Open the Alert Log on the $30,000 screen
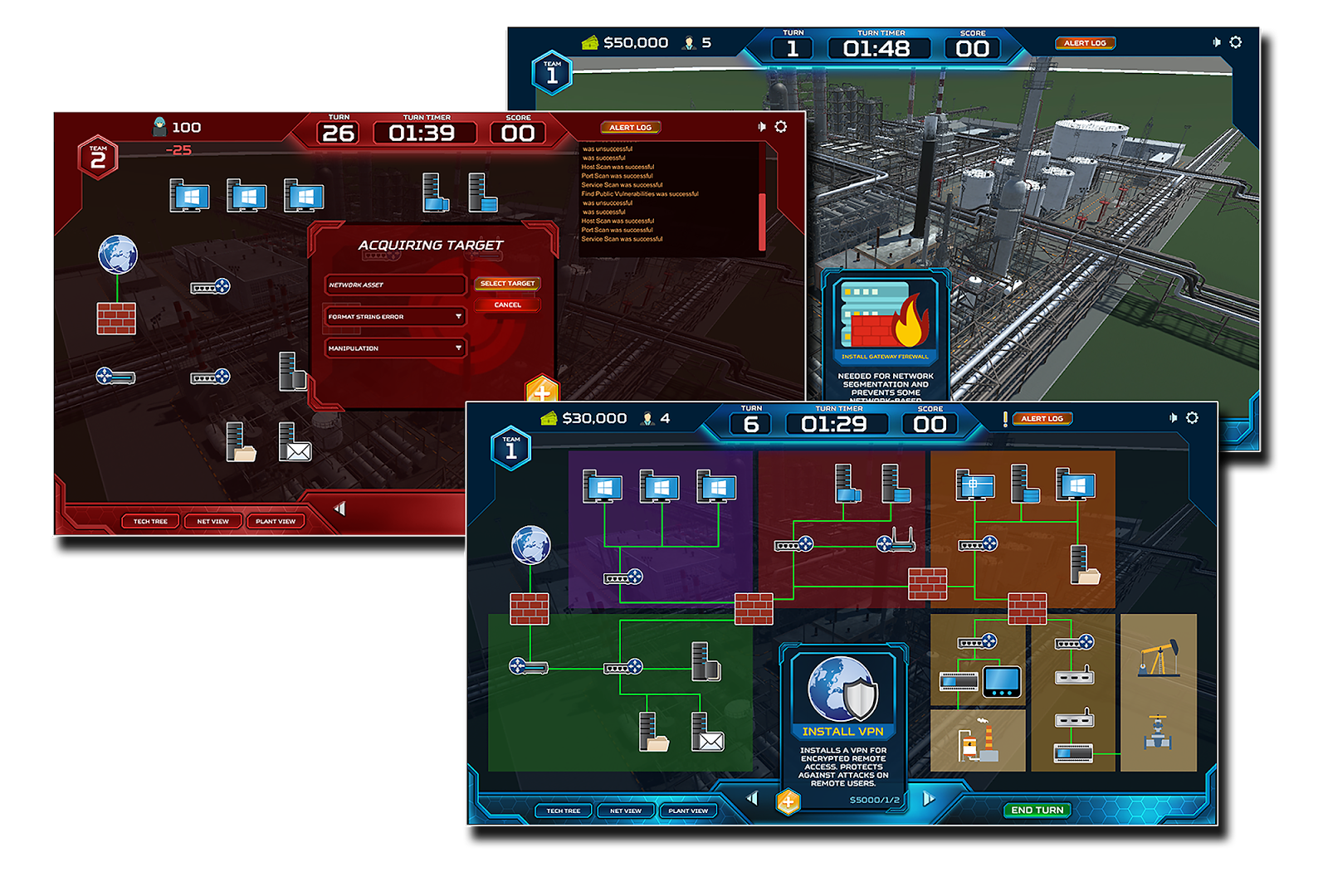This screenshot has height=896, width=1328. point(1042,419)
